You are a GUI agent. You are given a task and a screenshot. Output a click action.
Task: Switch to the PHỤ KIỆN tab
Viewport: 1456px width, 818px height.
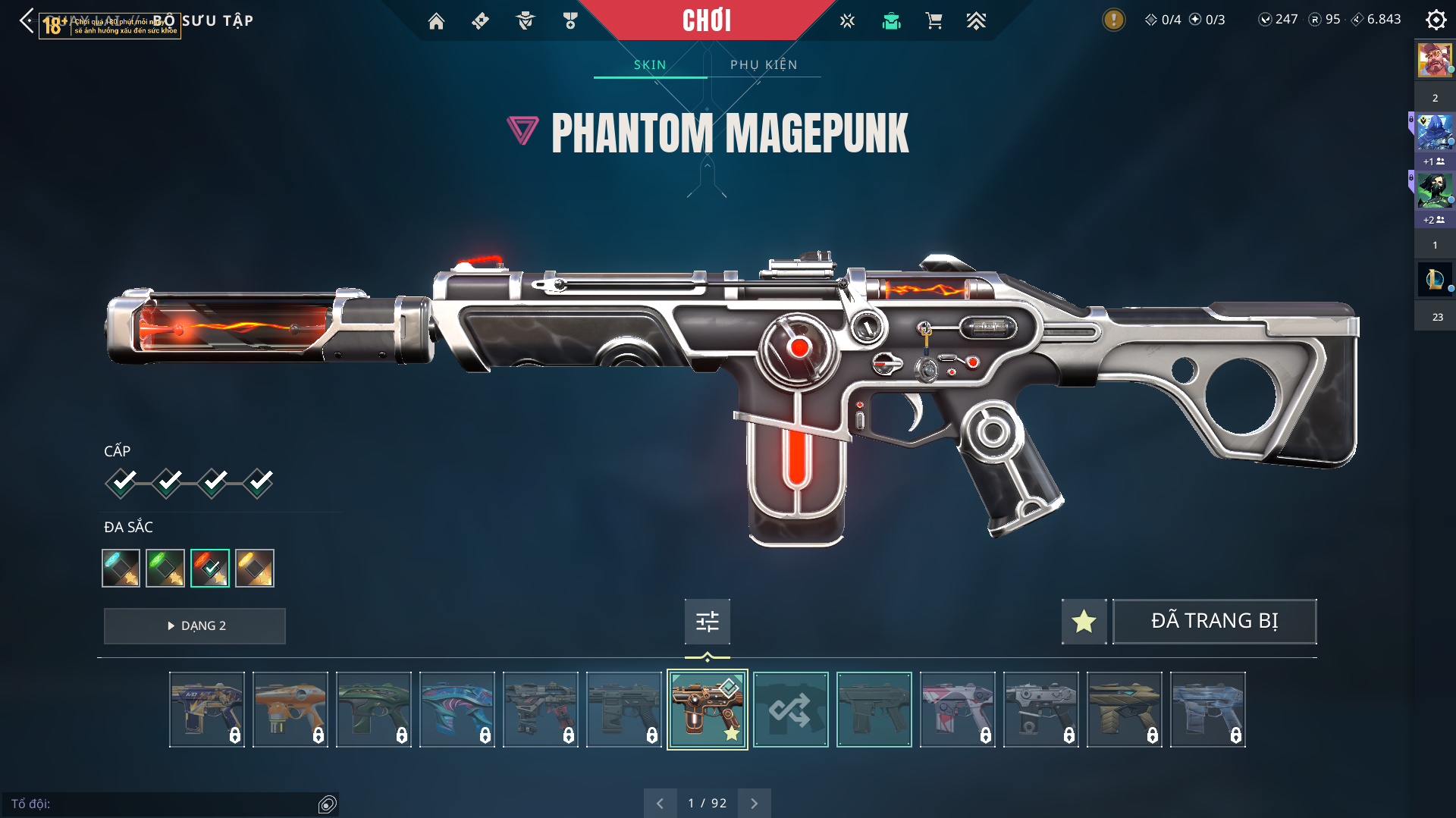pyautogui.click(x=764, y=65)
